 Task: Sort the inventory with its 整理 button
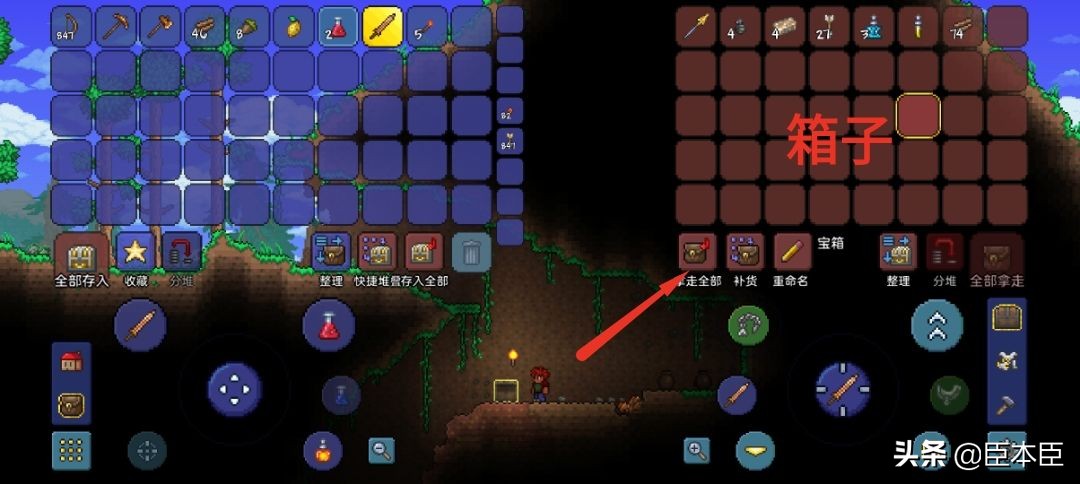[x=331, y=253]
